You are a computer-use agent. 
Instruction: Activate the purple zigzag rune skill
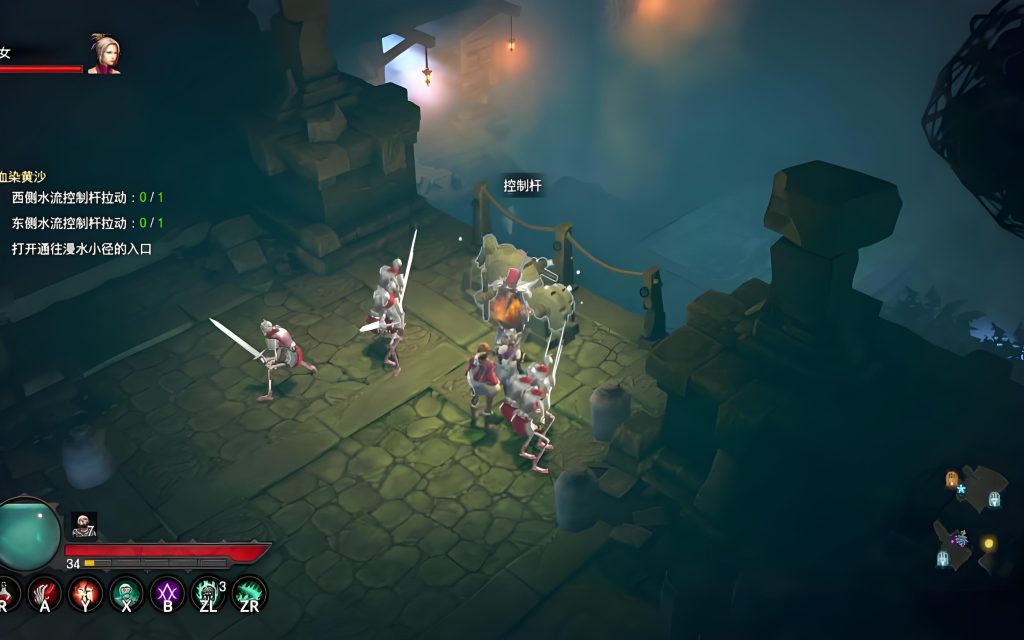click(167, 594)
